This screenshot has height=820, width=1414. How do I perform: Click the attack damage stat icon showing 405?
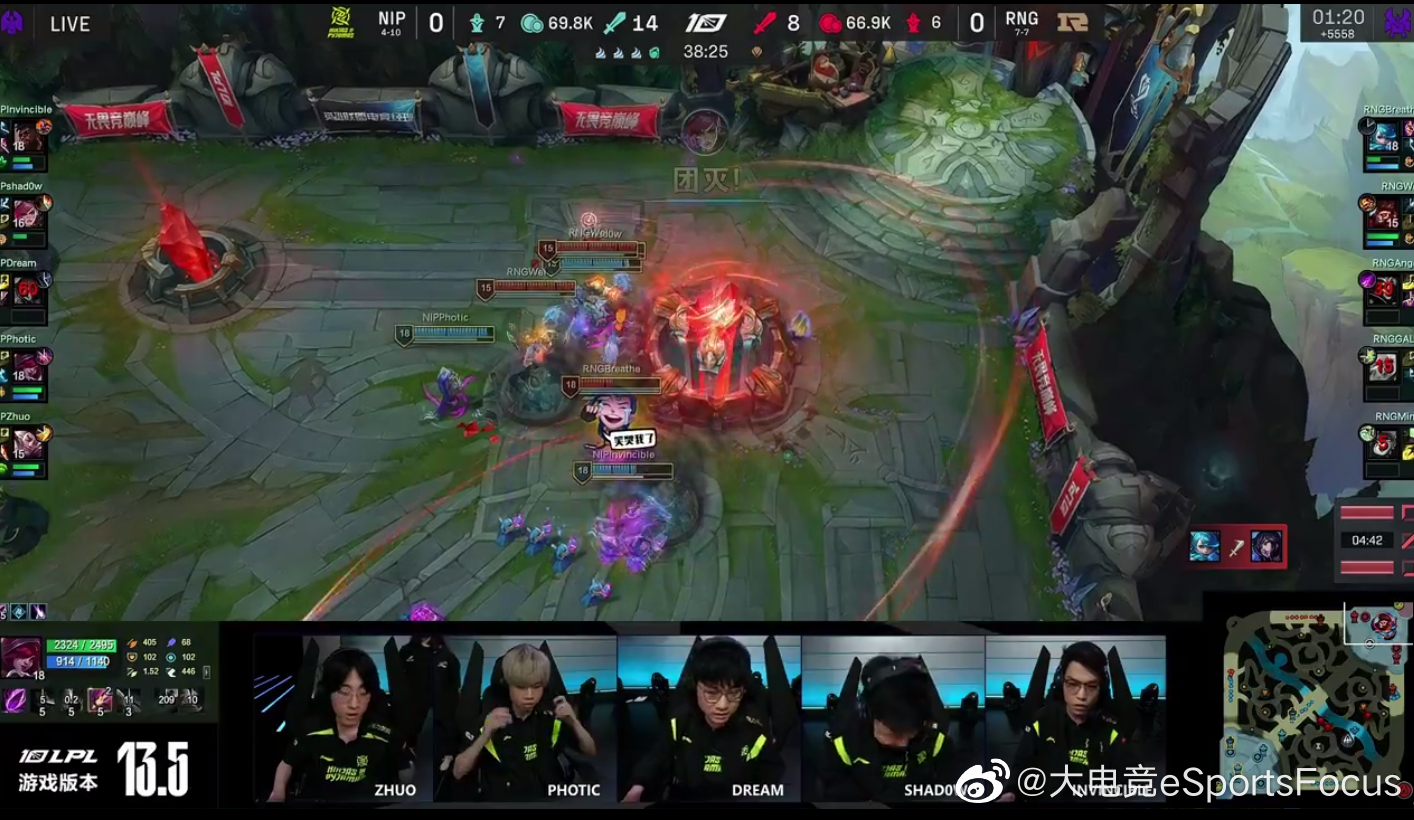coord(134,642)
